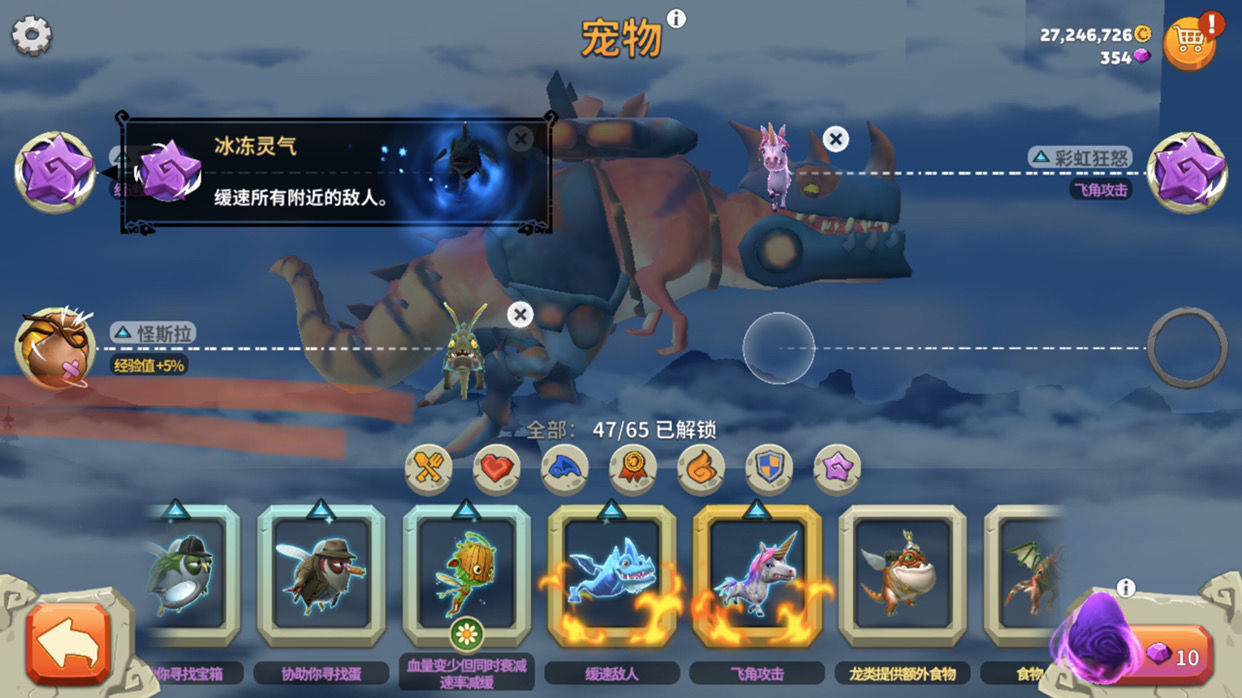Viewport: 1242px width, 698px height.
Task: Show the pets info tooltip
Action: 676,19
